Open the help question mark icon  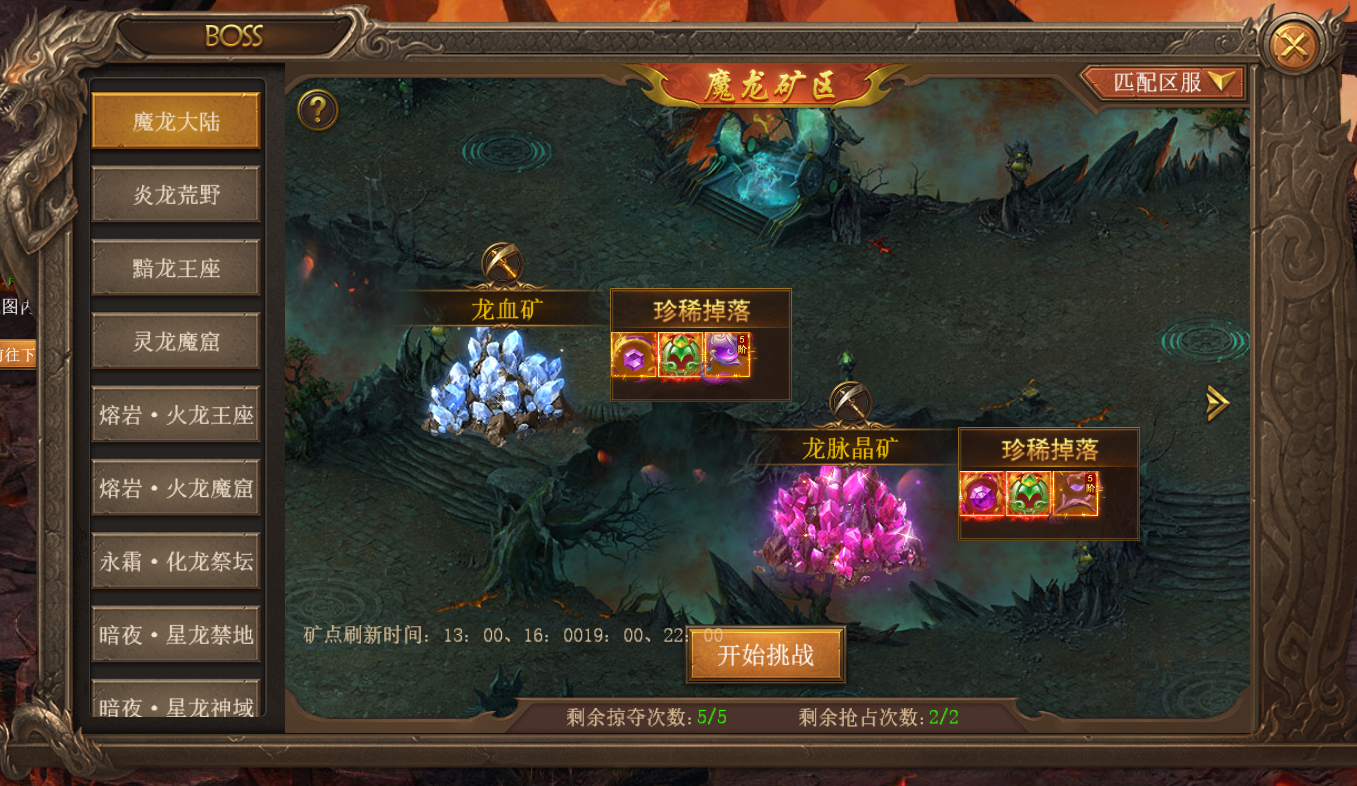[x=316, y=110]
